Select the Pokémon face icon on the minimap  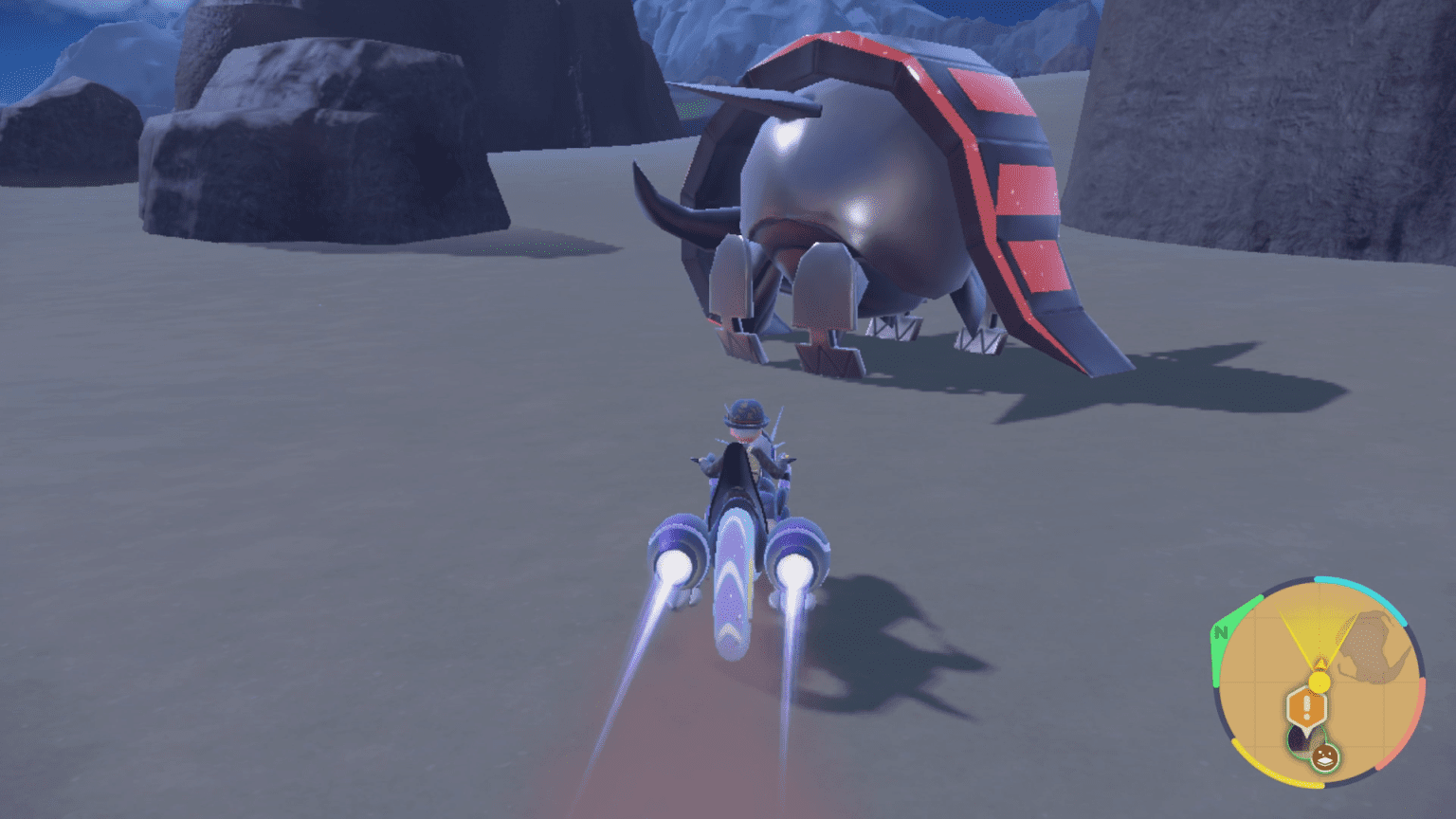1326,756
